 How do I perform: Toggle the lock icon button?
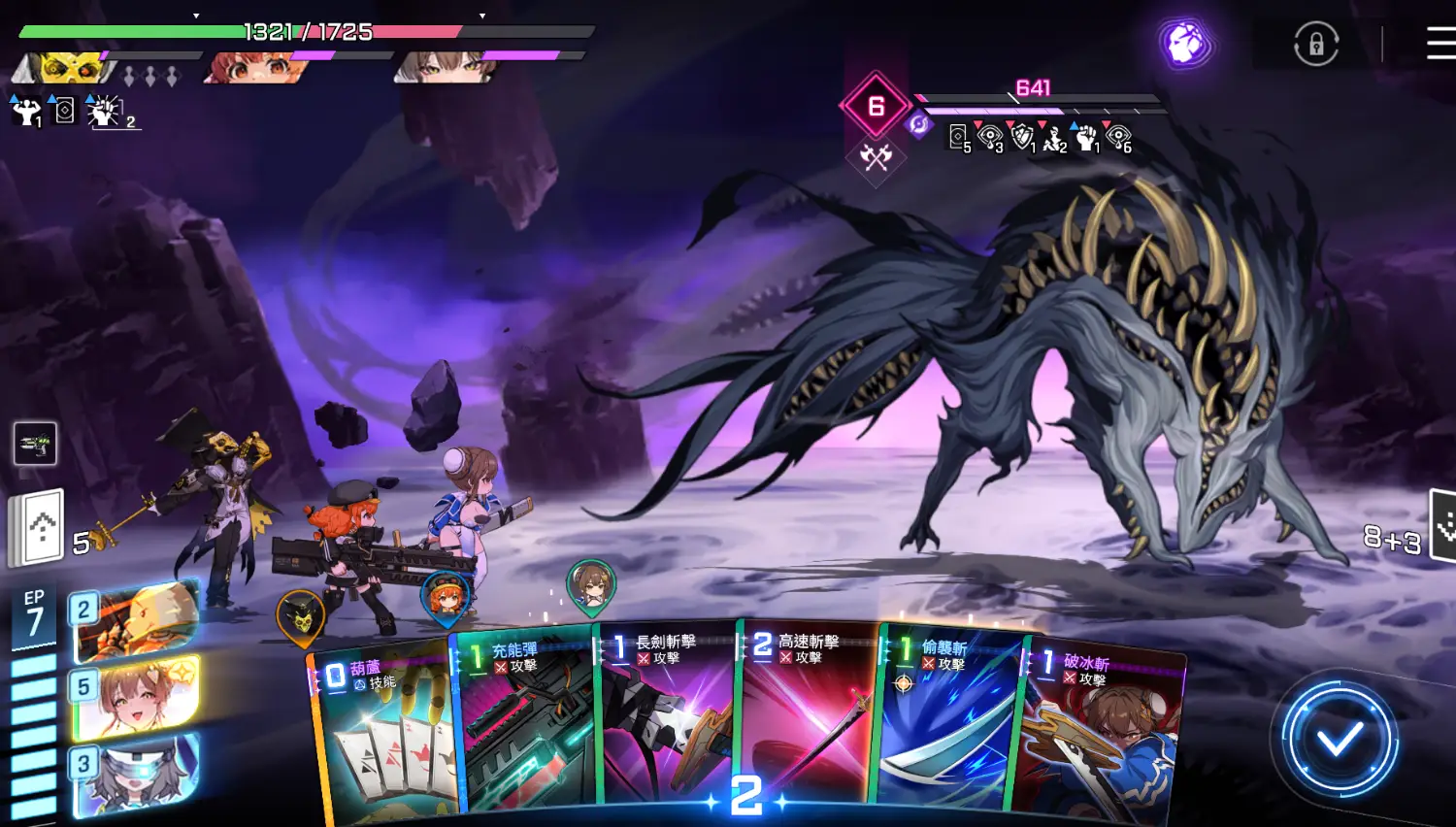pos(1316,45)
